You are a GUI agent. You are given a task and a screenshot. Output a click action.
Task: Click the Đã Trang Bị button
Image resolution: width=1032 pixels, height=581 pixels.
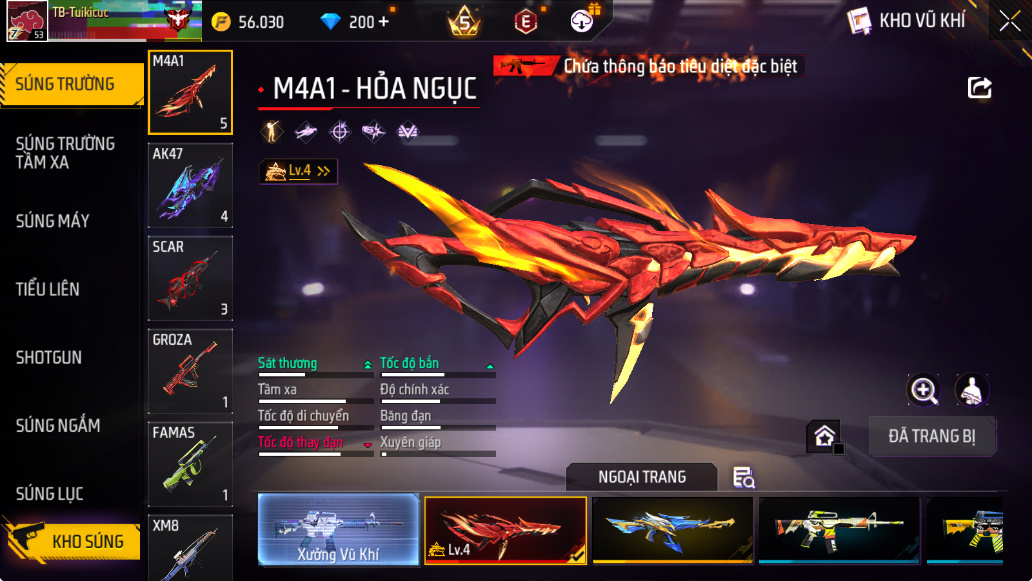click(932, 436)
